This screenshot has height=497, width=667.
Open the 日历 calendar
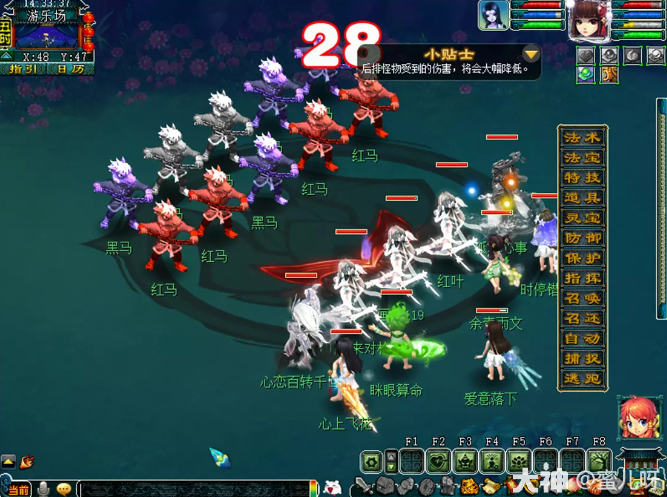[70, 69]
